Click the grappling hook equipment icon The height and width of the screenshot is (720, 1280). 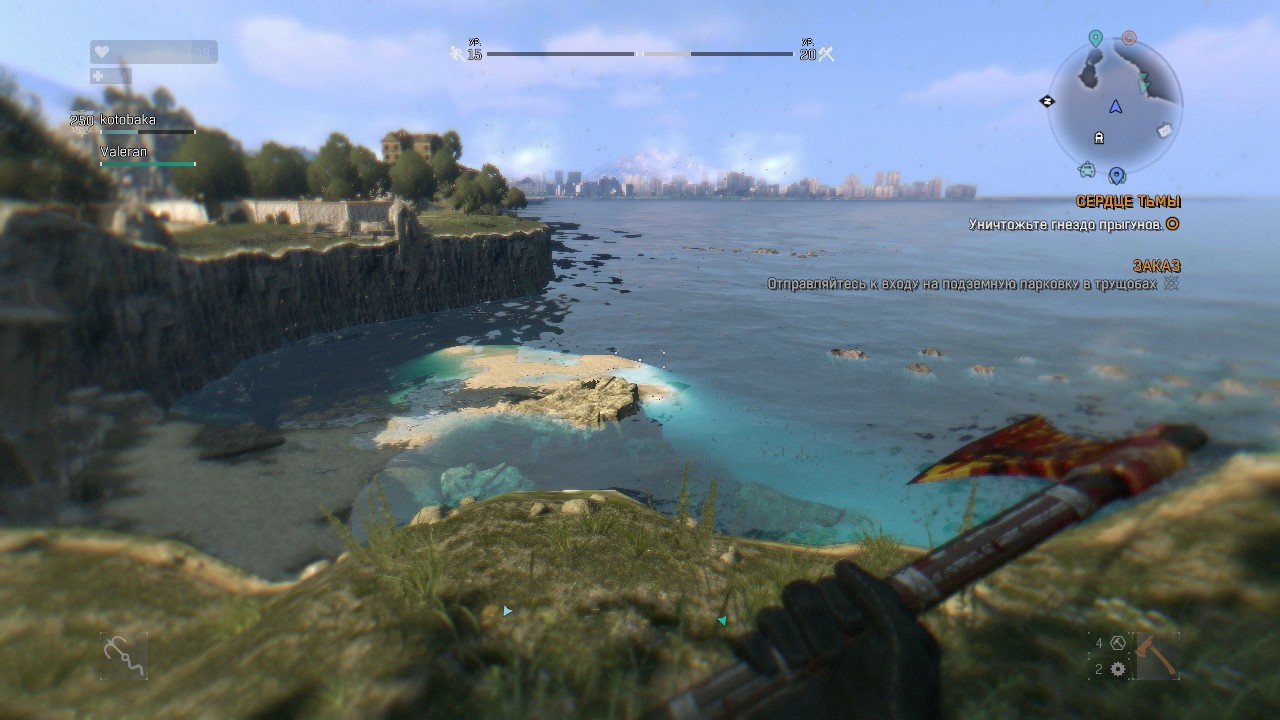click(x=124, y=656)
